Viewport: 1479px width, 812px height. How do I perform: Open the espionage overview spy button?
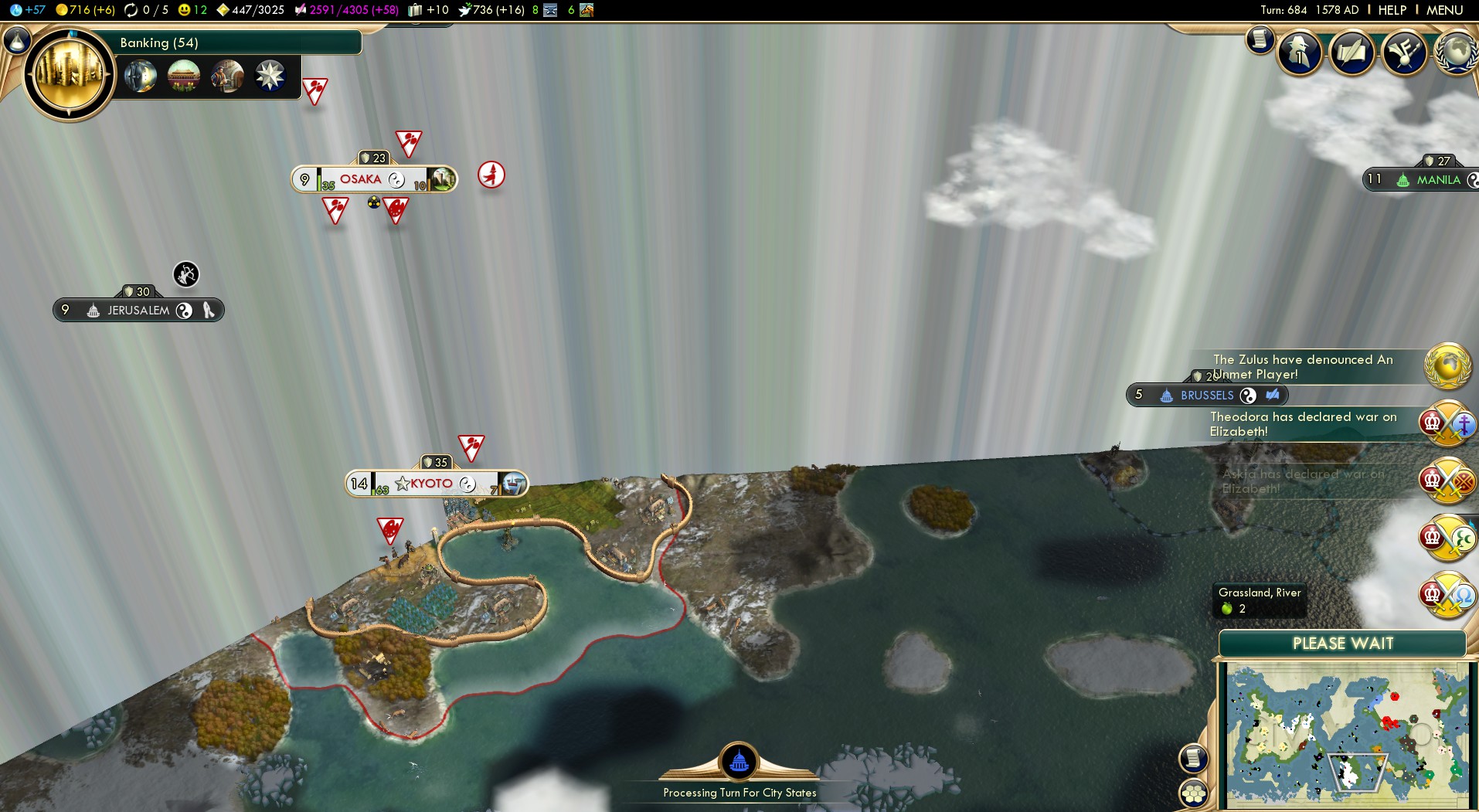coord(1300,53)
